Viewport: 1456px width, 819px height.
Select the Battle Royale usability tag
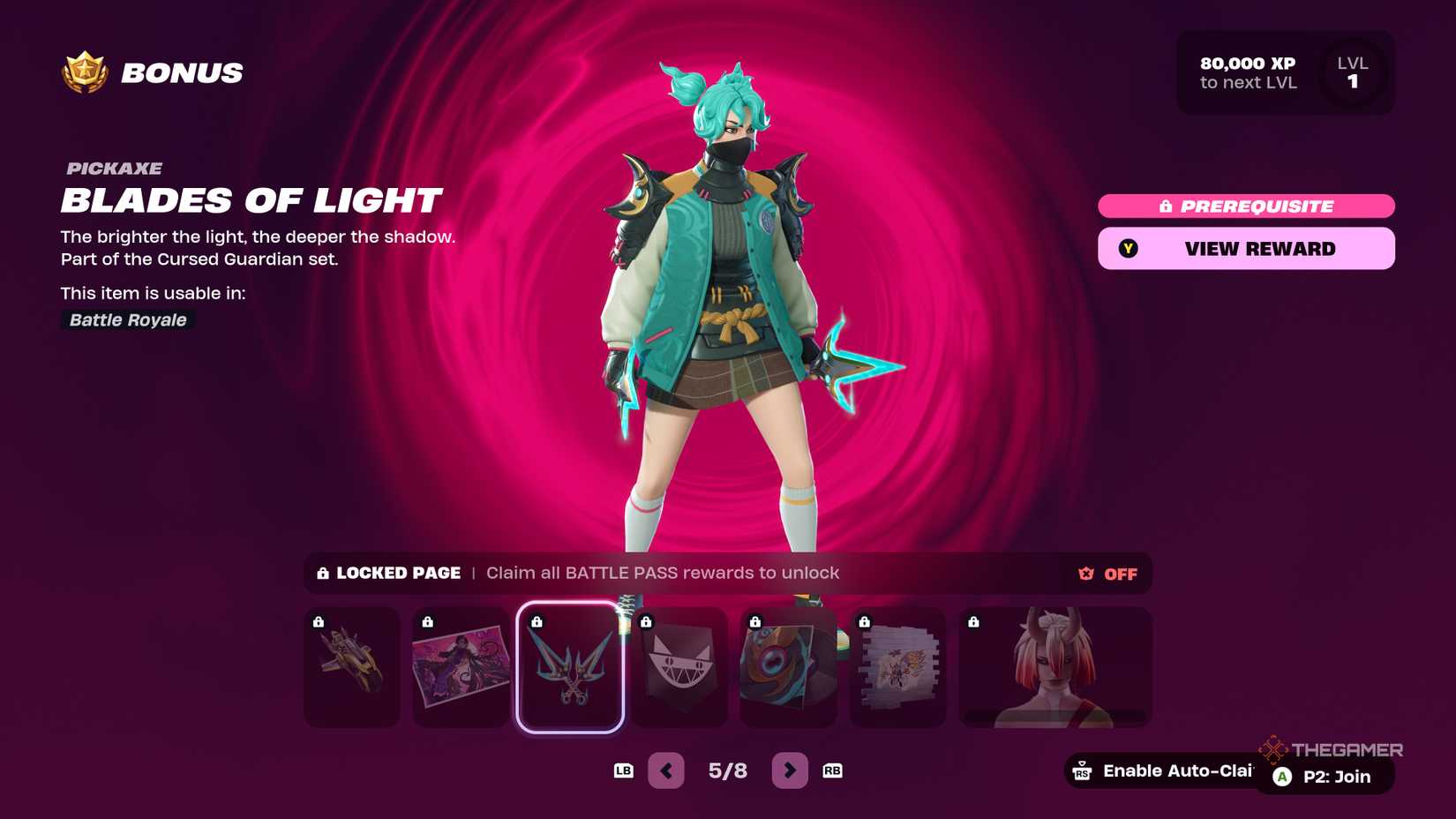127,319
